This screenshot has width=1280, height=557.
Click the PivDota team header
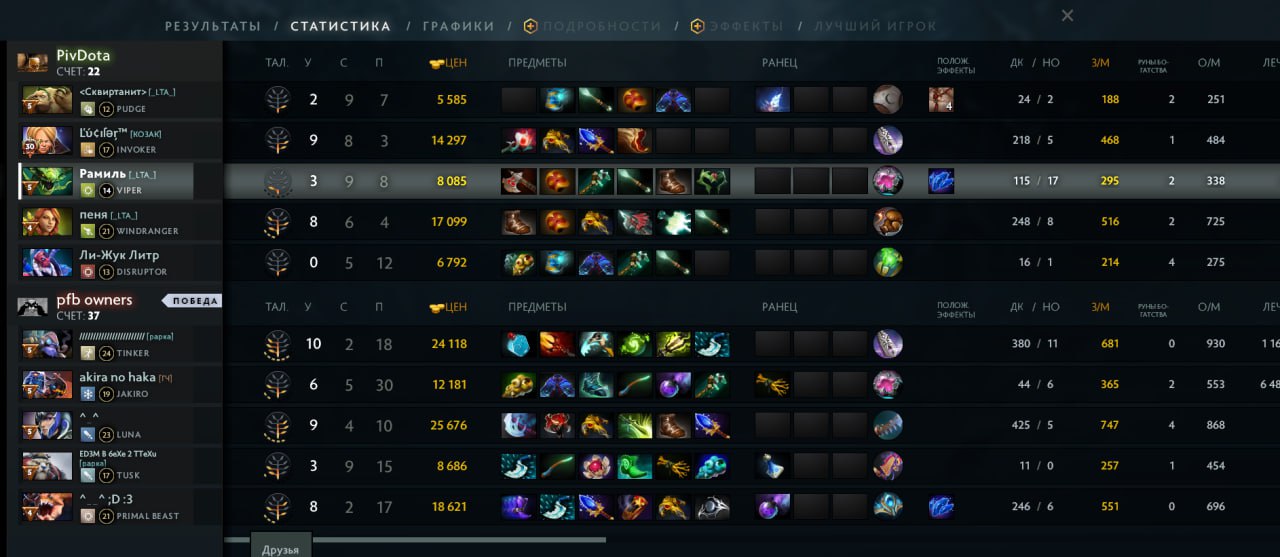83,56
